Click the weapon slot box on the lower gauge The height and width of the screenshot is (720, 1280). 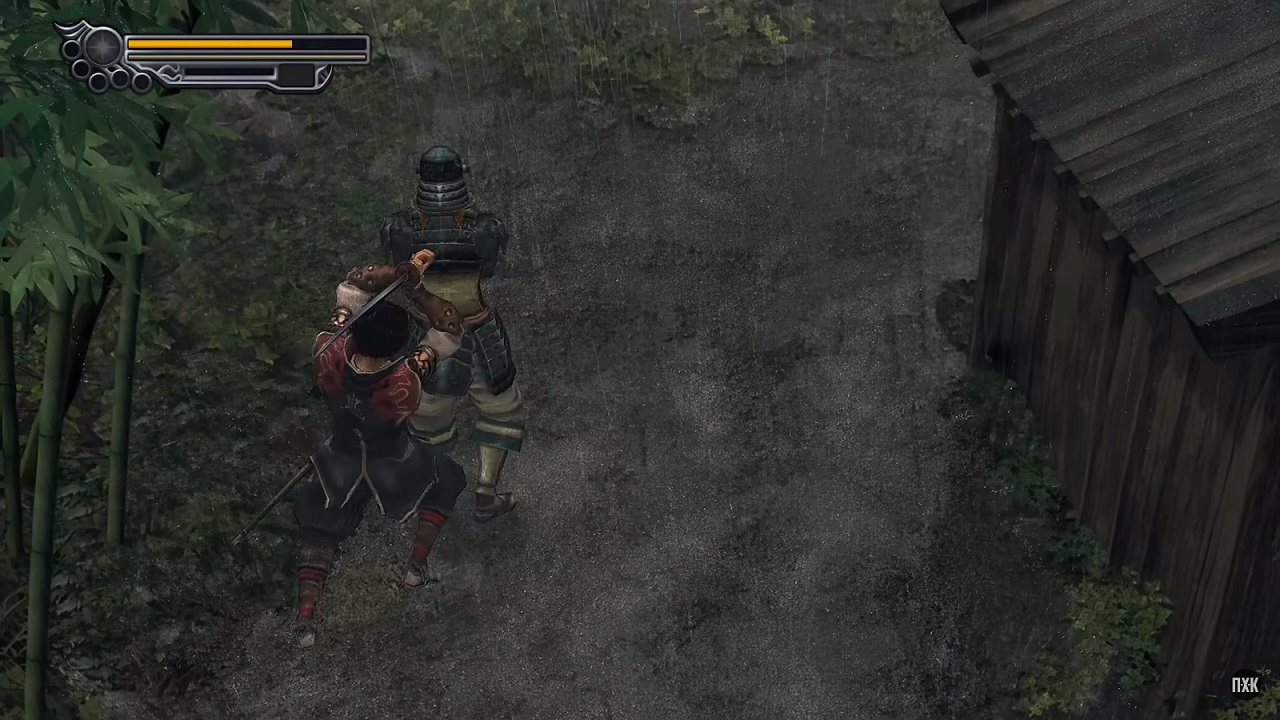pyautogui.click(x=296, y=75)
